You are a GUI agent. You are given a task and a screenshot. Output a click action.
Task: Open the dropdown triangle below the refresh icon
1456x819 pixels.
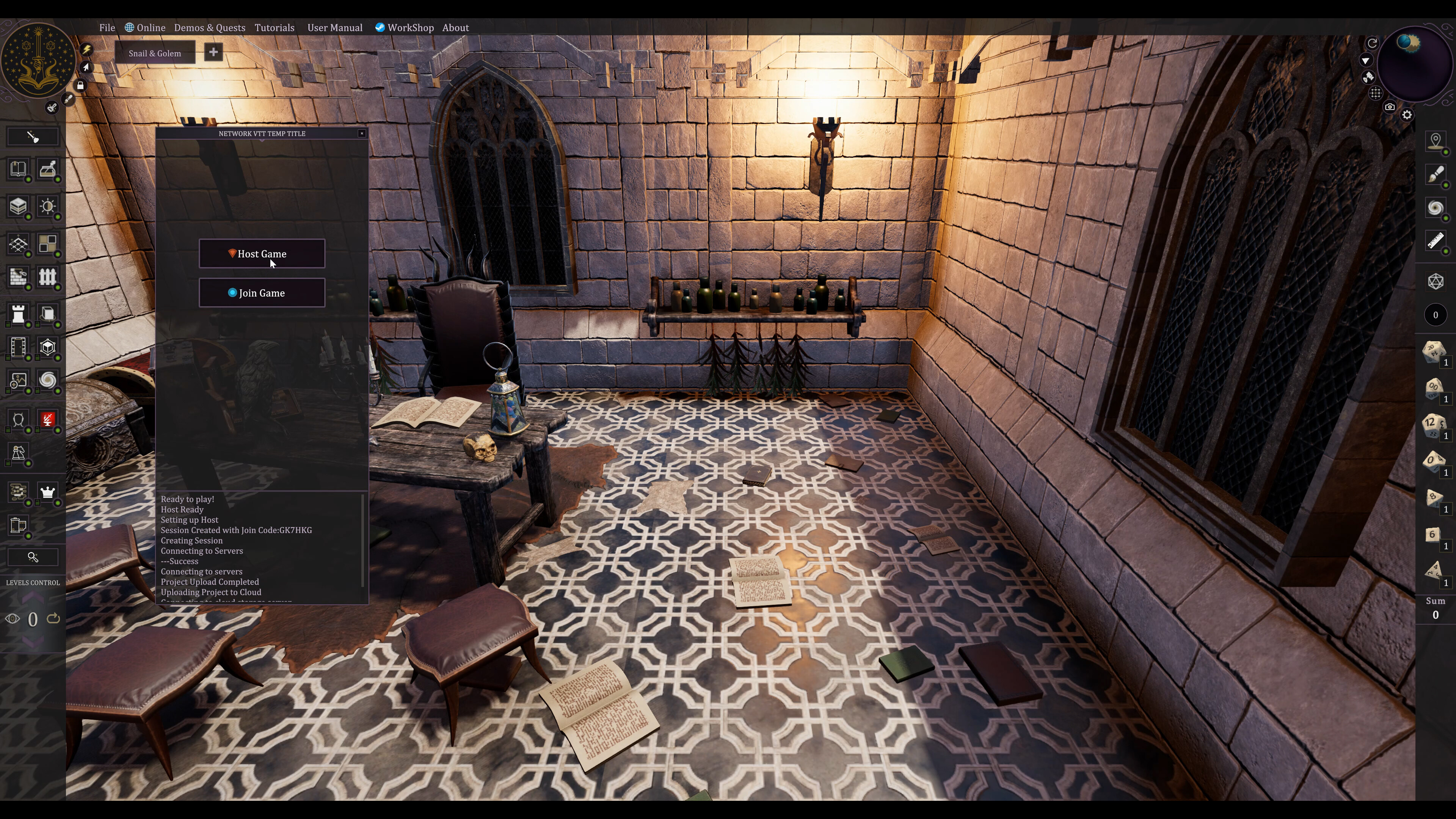[x=1367, y=61]
